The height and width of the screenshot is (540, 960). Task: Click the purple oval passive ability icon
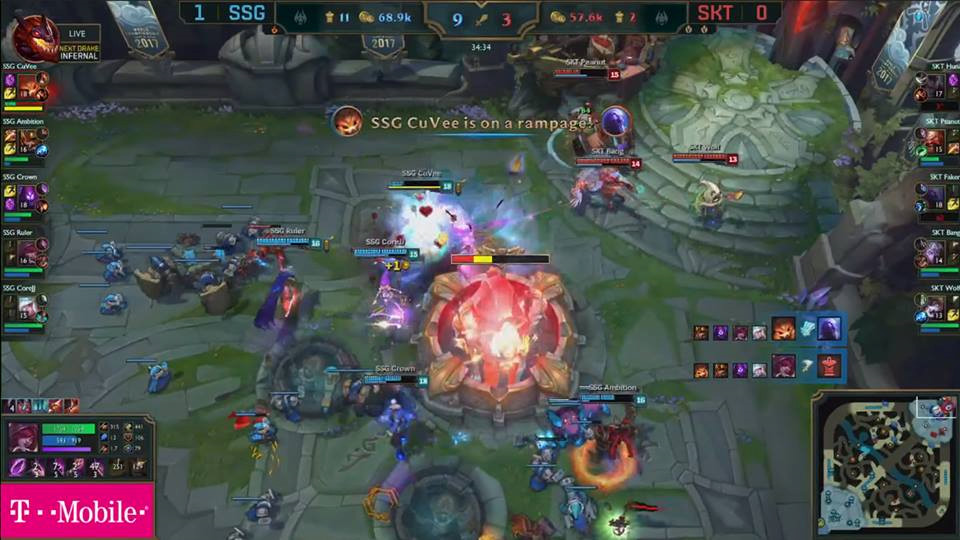(x=17, y=467)
